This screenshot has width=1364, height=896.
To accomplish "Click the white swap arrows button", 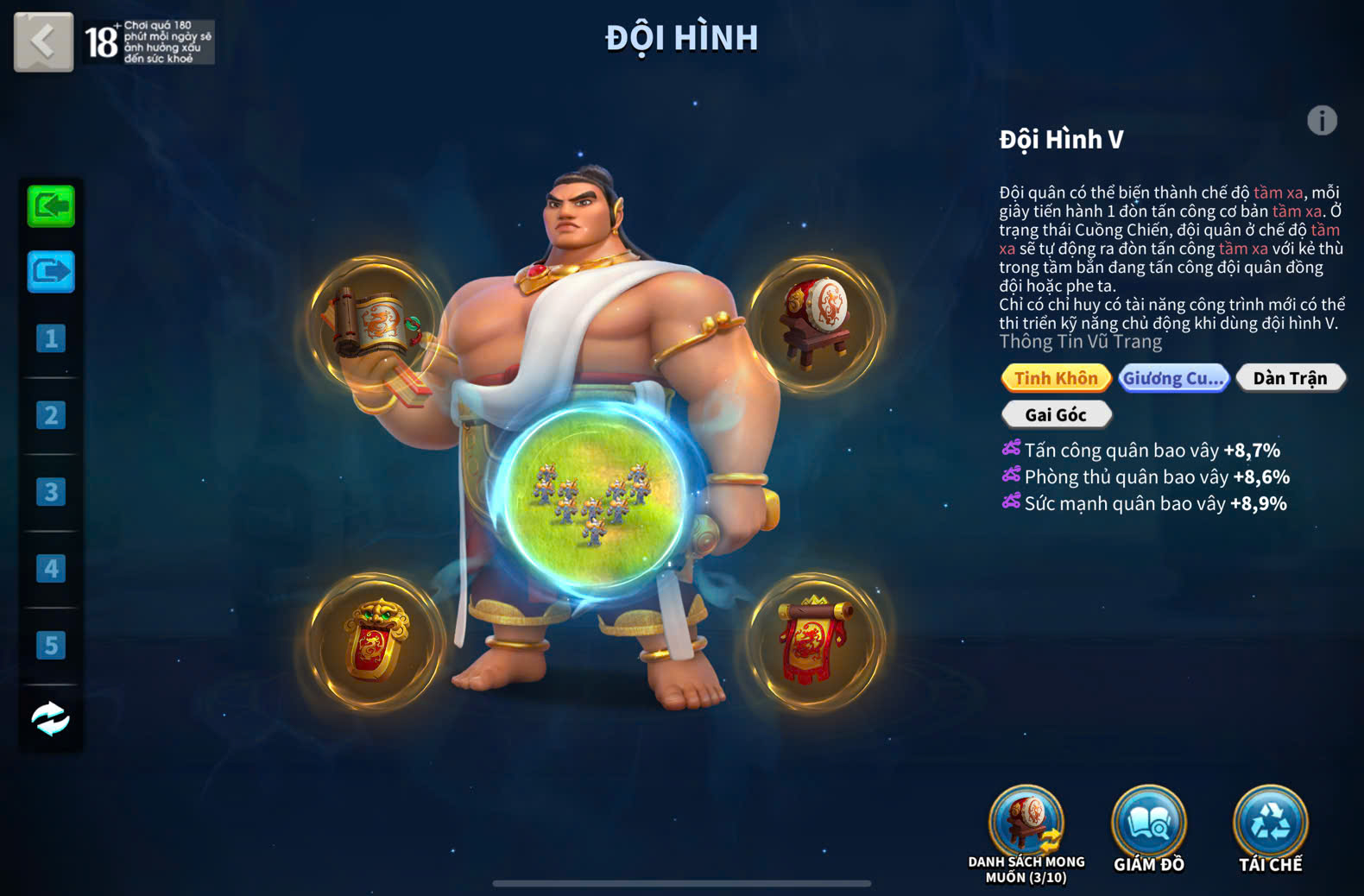I will coord(51,718).
